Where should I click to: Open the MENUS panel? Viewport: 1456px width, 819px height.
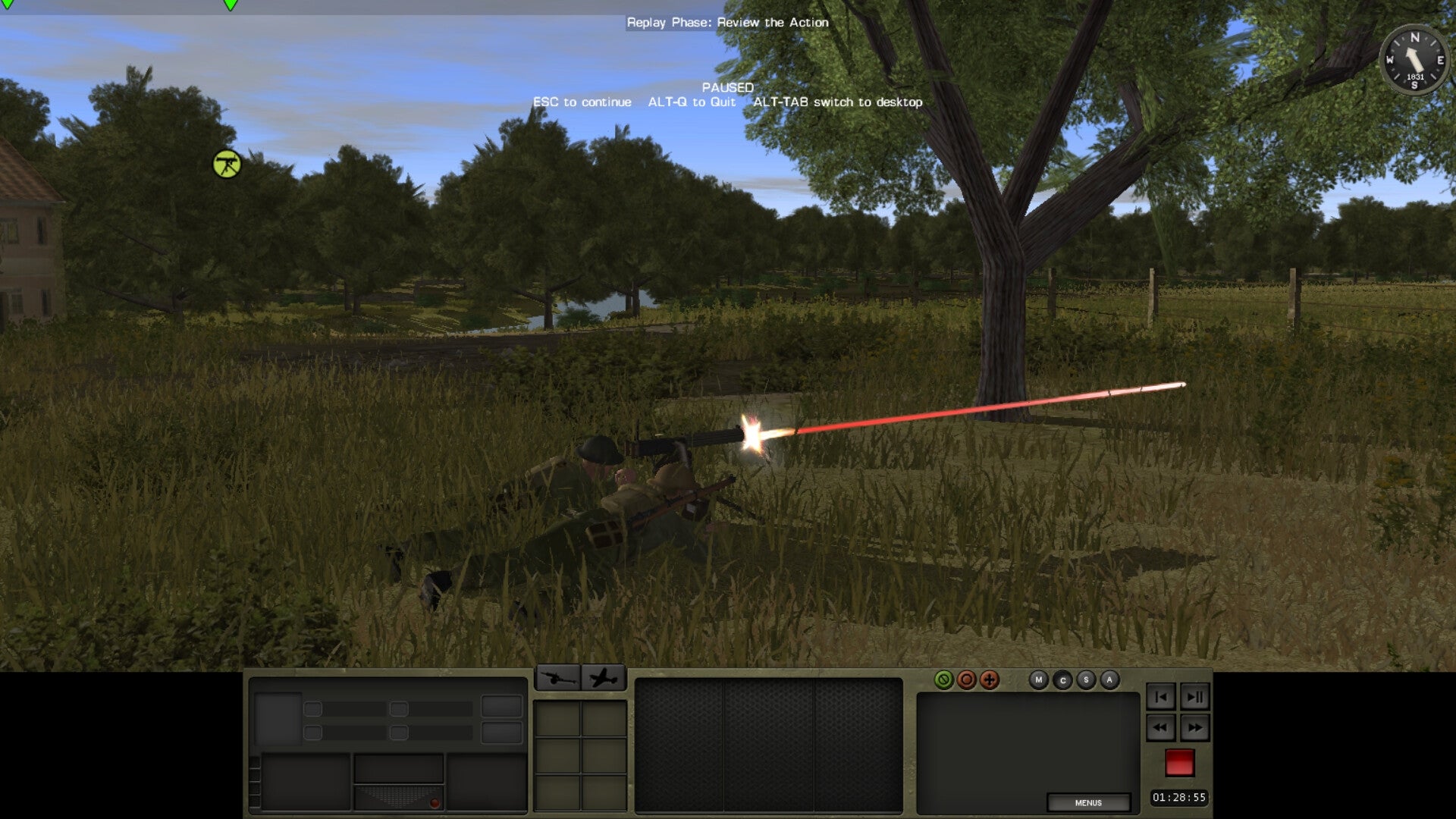coord(1090,802)
